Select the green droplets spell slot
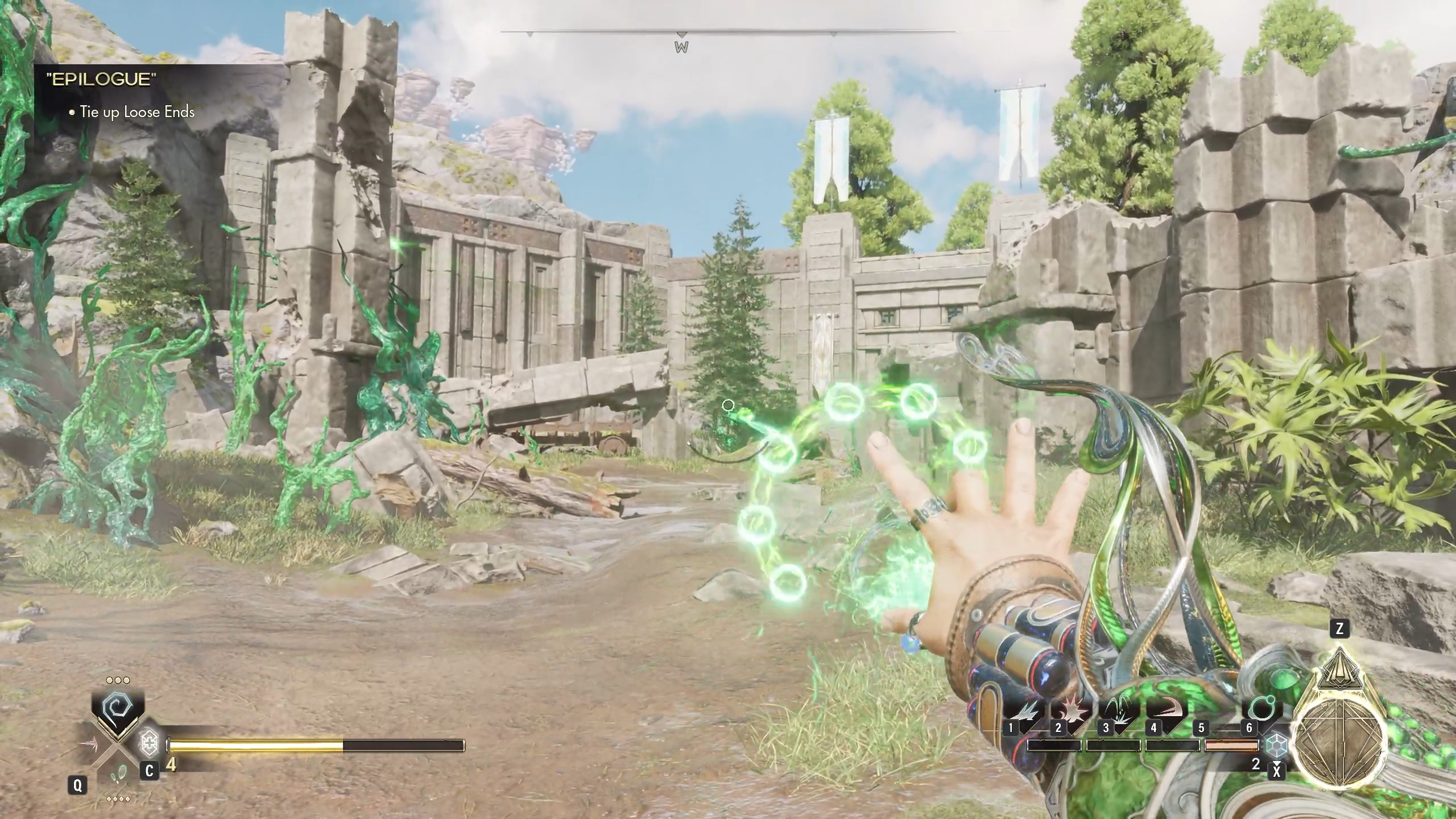Viewport: 1456px width, 819px height. 120,773
